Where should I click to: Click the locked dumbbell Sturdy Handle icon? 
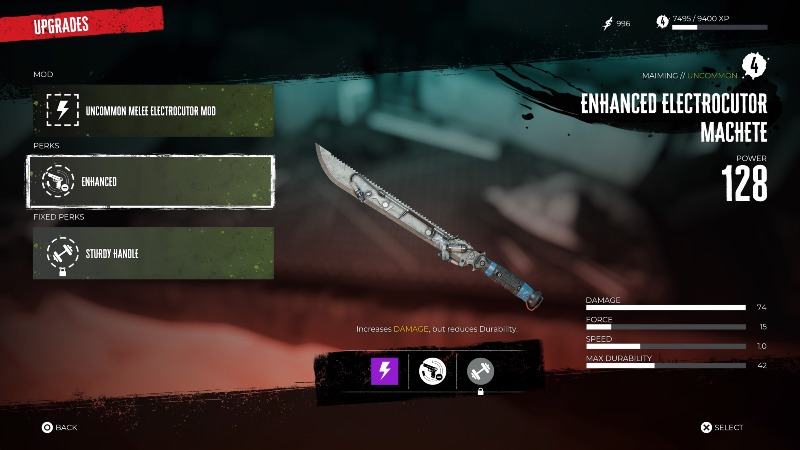pyautogui.click(x=481, y=371)
